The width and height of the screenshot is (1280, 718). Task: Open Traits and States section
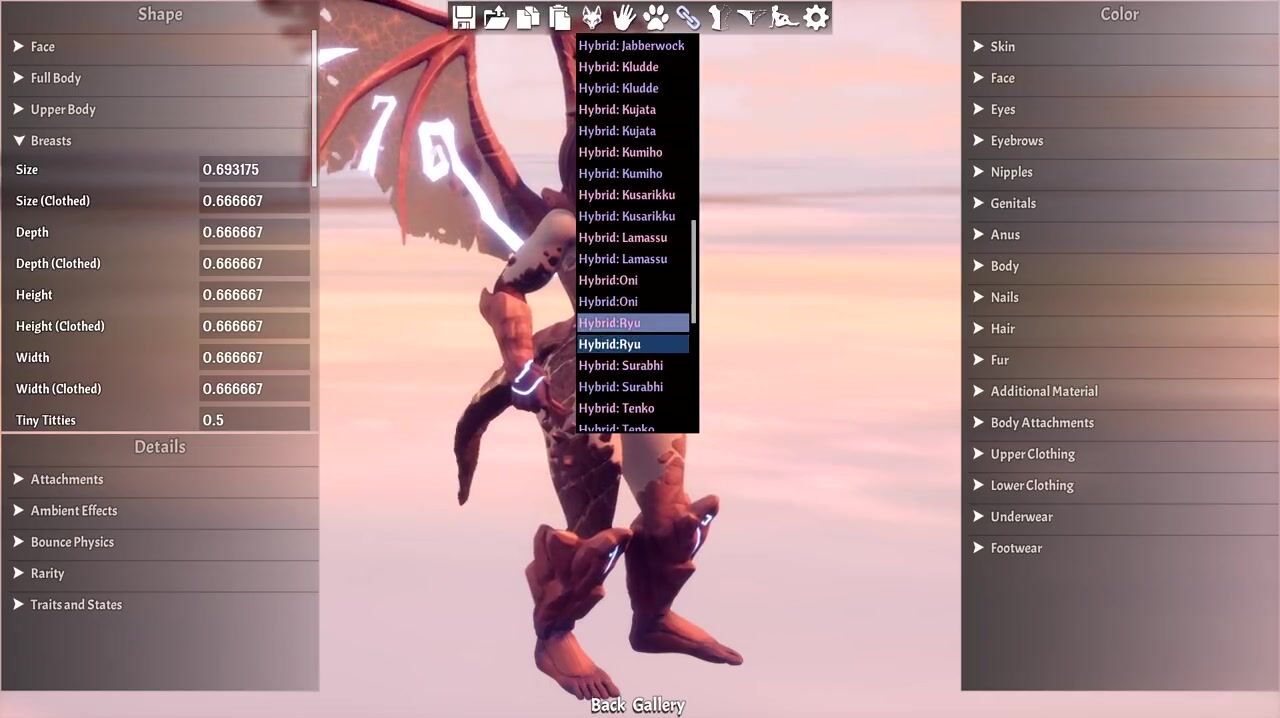click(x=75, y=604)
